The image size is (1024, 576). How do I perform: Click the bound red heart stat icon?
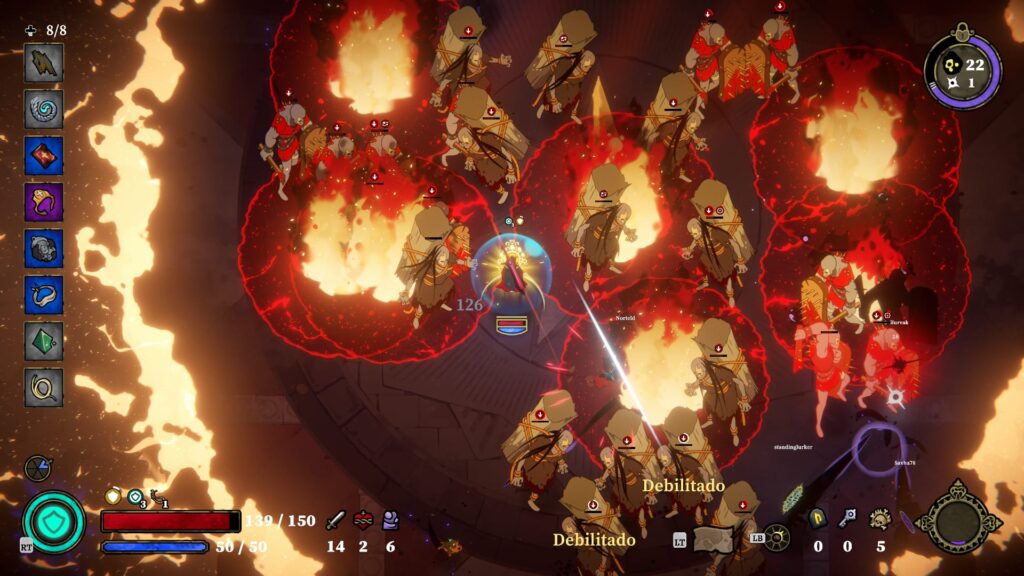(362, 520)
